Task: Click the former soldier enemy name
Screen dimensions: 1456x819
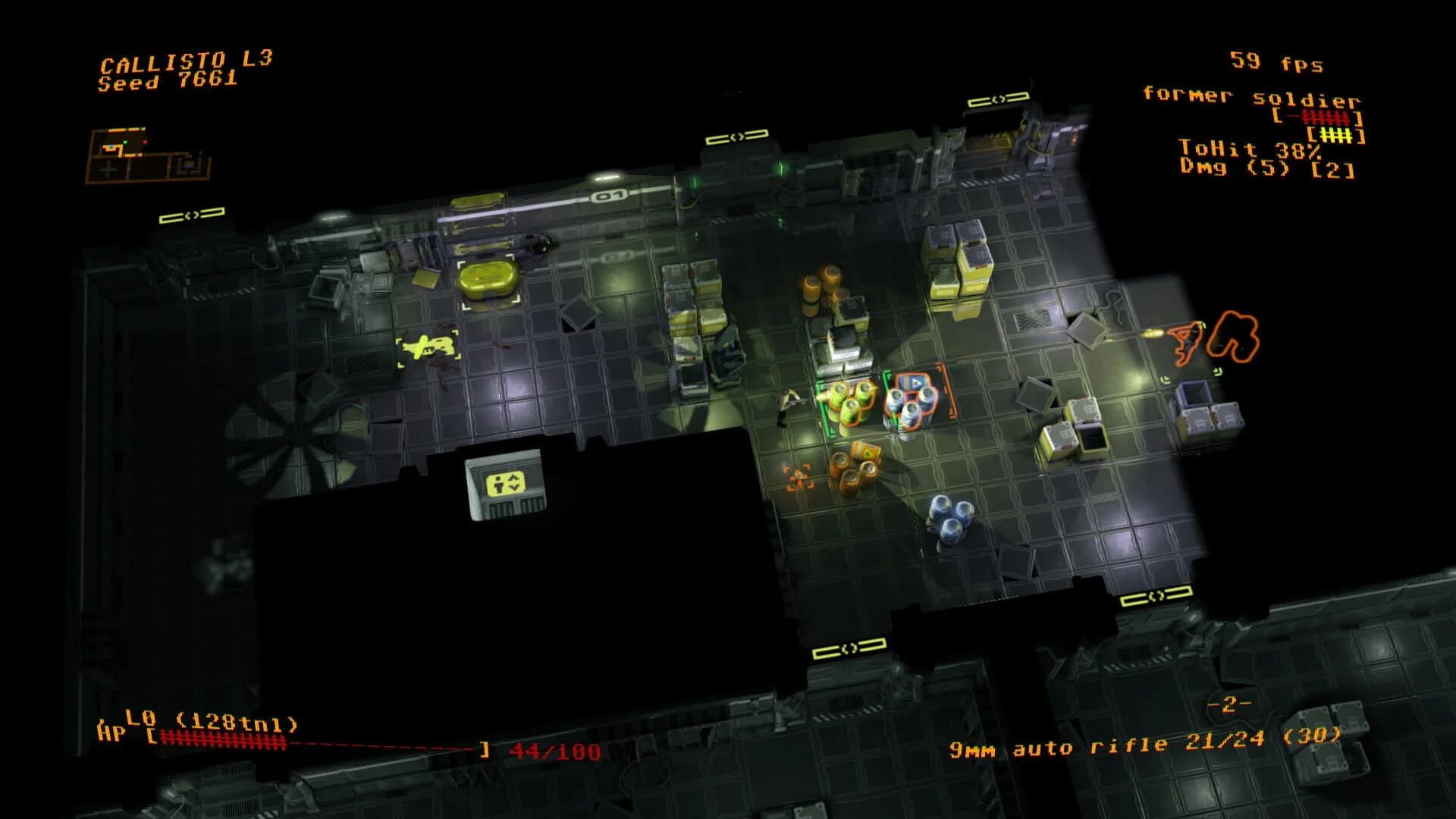Action: [x=1255, y=99]
